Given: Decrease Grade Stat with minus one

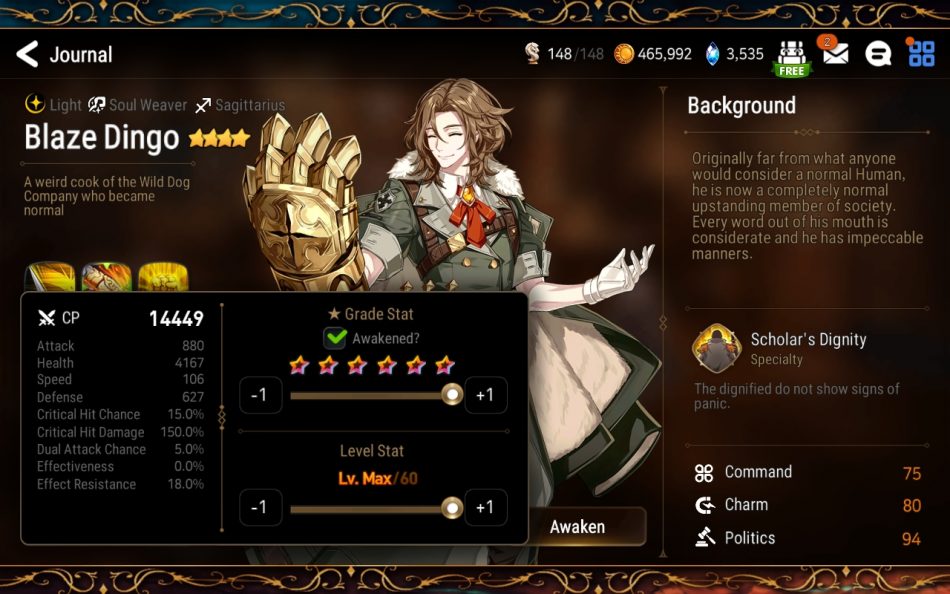Looking at the screenshot, I should tap(259, 395).
